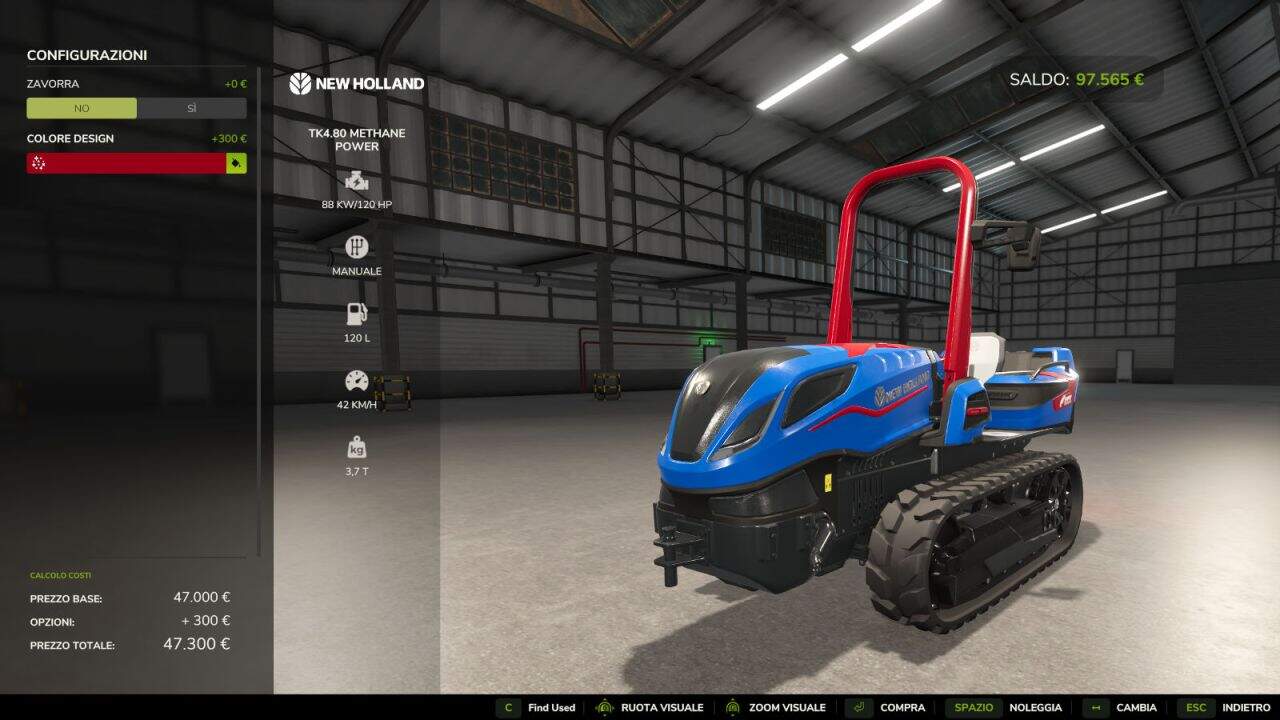Set ZAVORRA back to NO

tap(80, 108)
